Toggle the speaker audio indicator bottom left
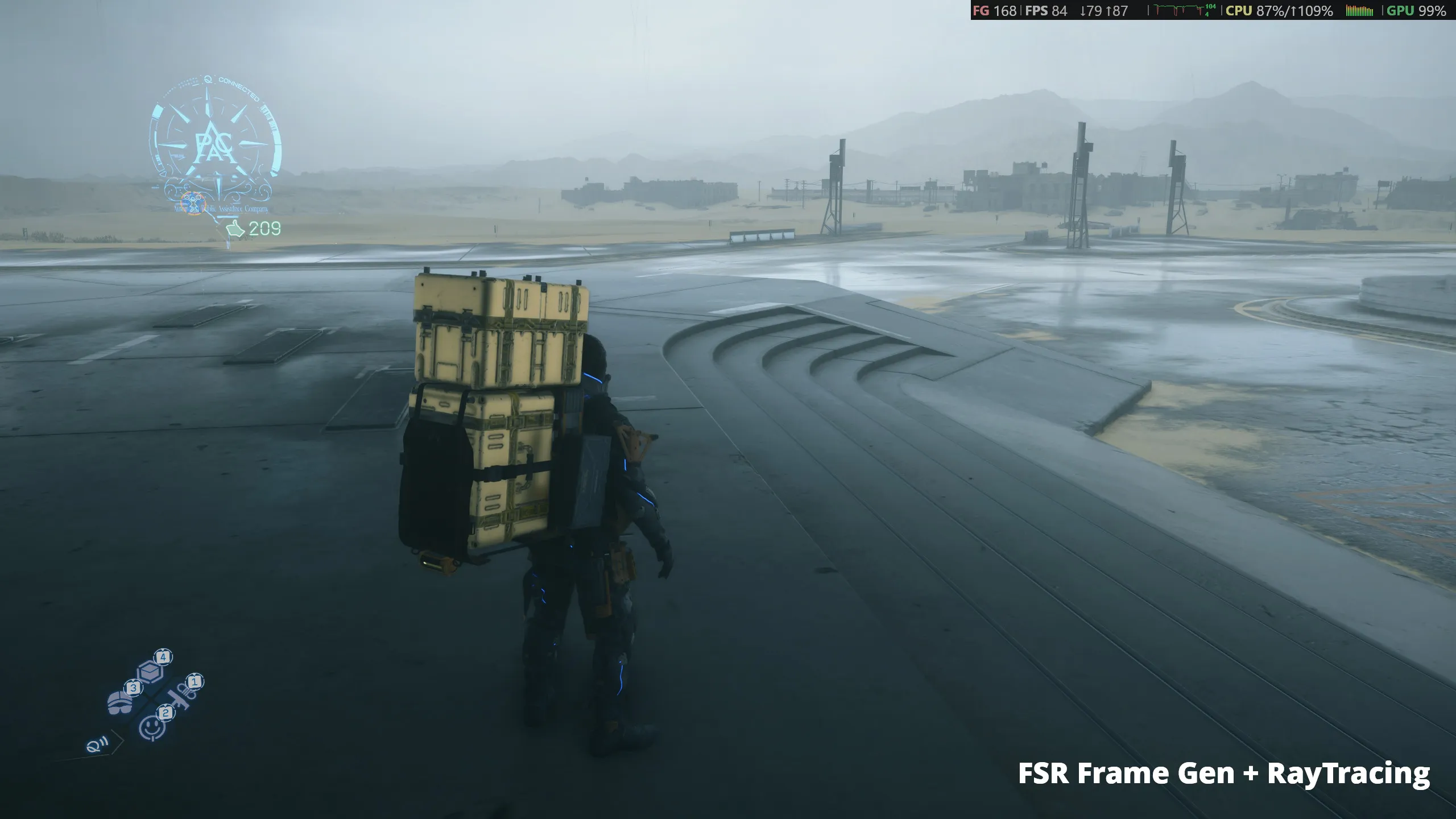 (97, 746)
